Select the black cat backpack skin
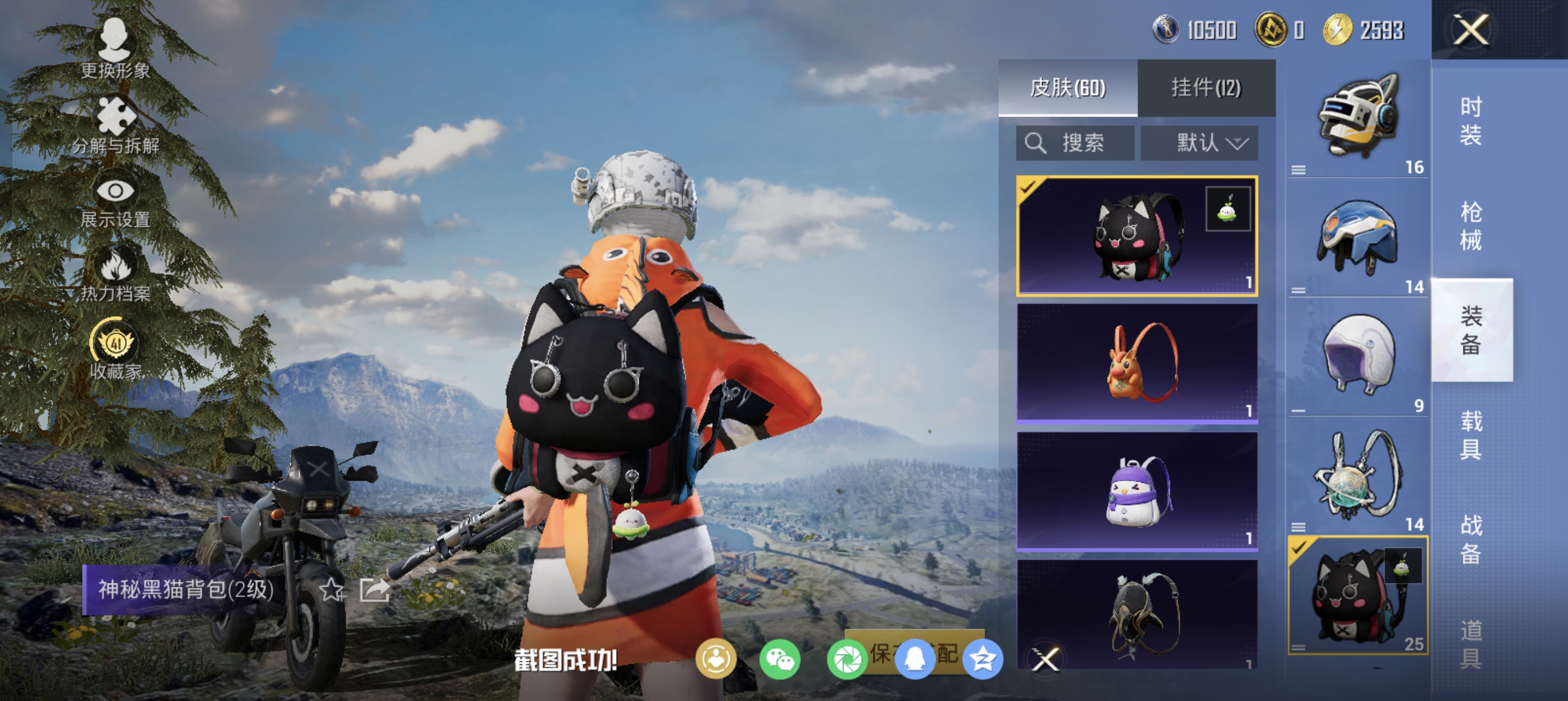Screen dimensions: 1568x701 click(x=1137, y=236)
